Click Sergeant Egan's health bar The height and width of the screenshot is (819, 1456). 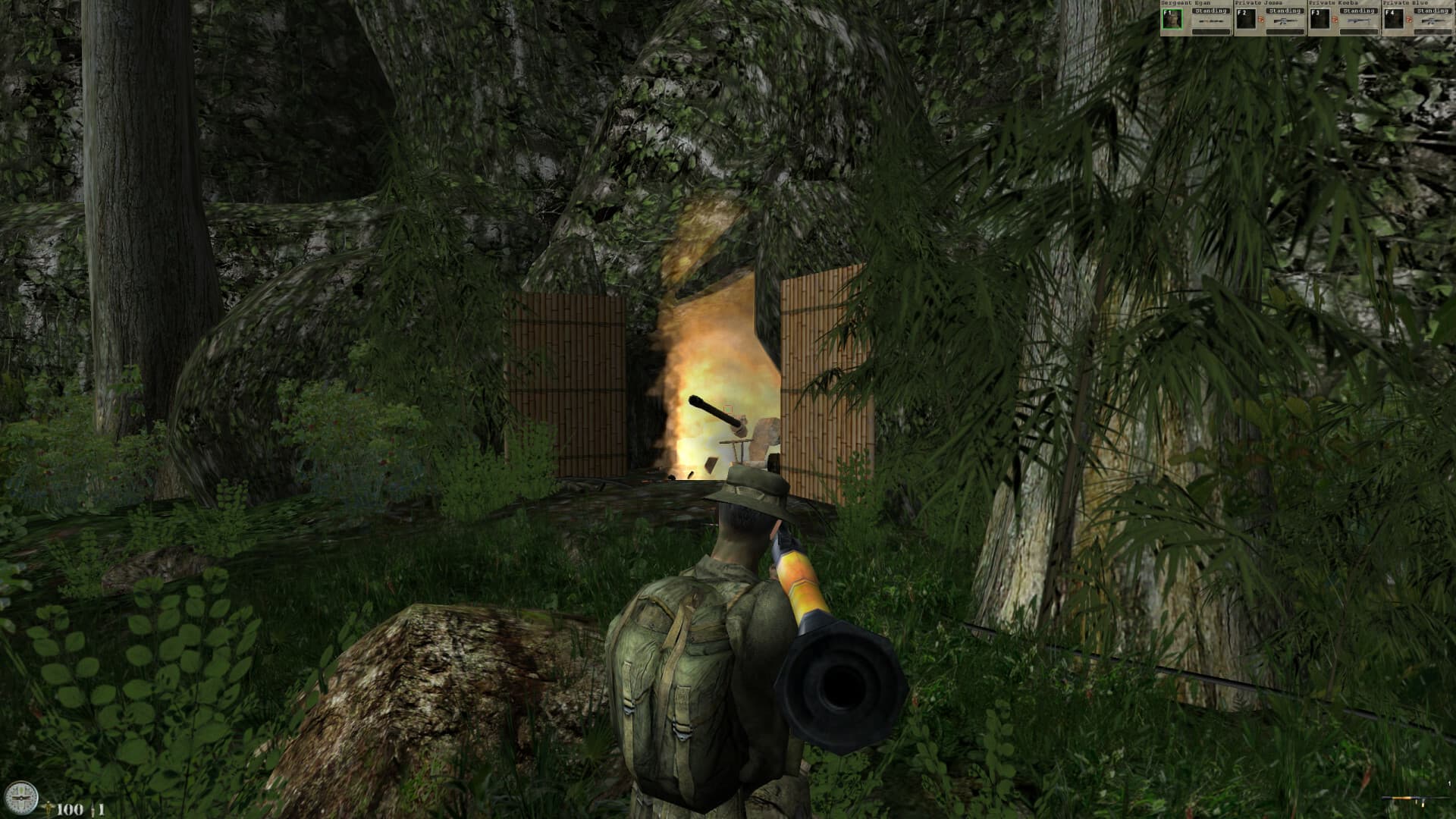[x=1211, y=32]
